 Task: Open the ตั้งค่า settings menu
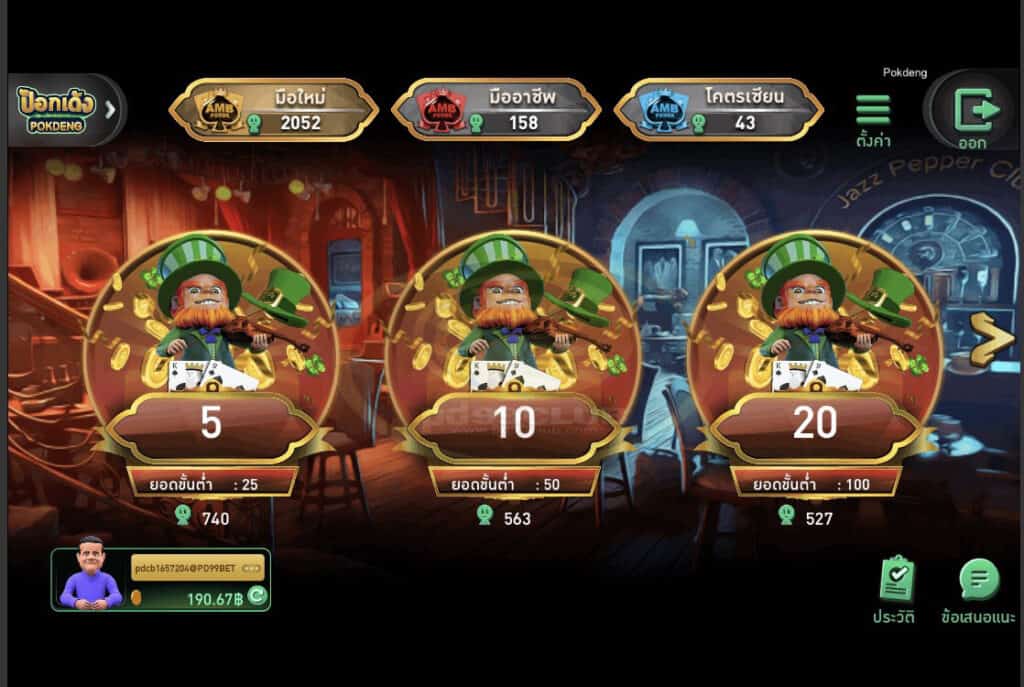(x=873, y=118)
